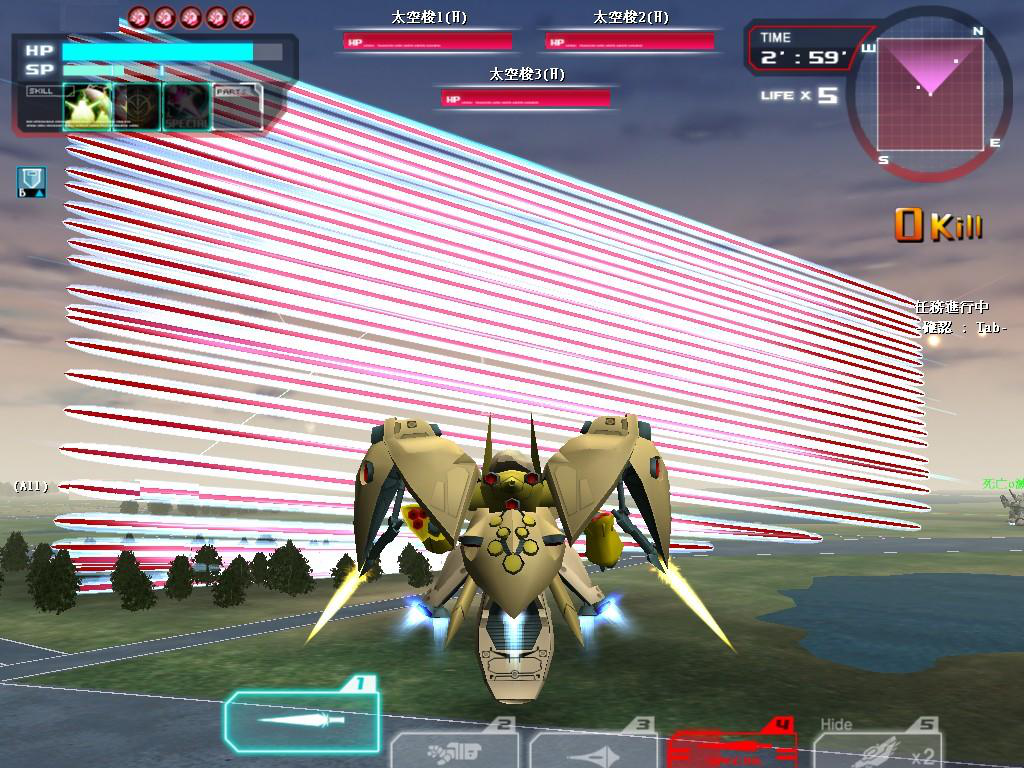Click the dark Zeon emblem skill icon

point(136,107)
